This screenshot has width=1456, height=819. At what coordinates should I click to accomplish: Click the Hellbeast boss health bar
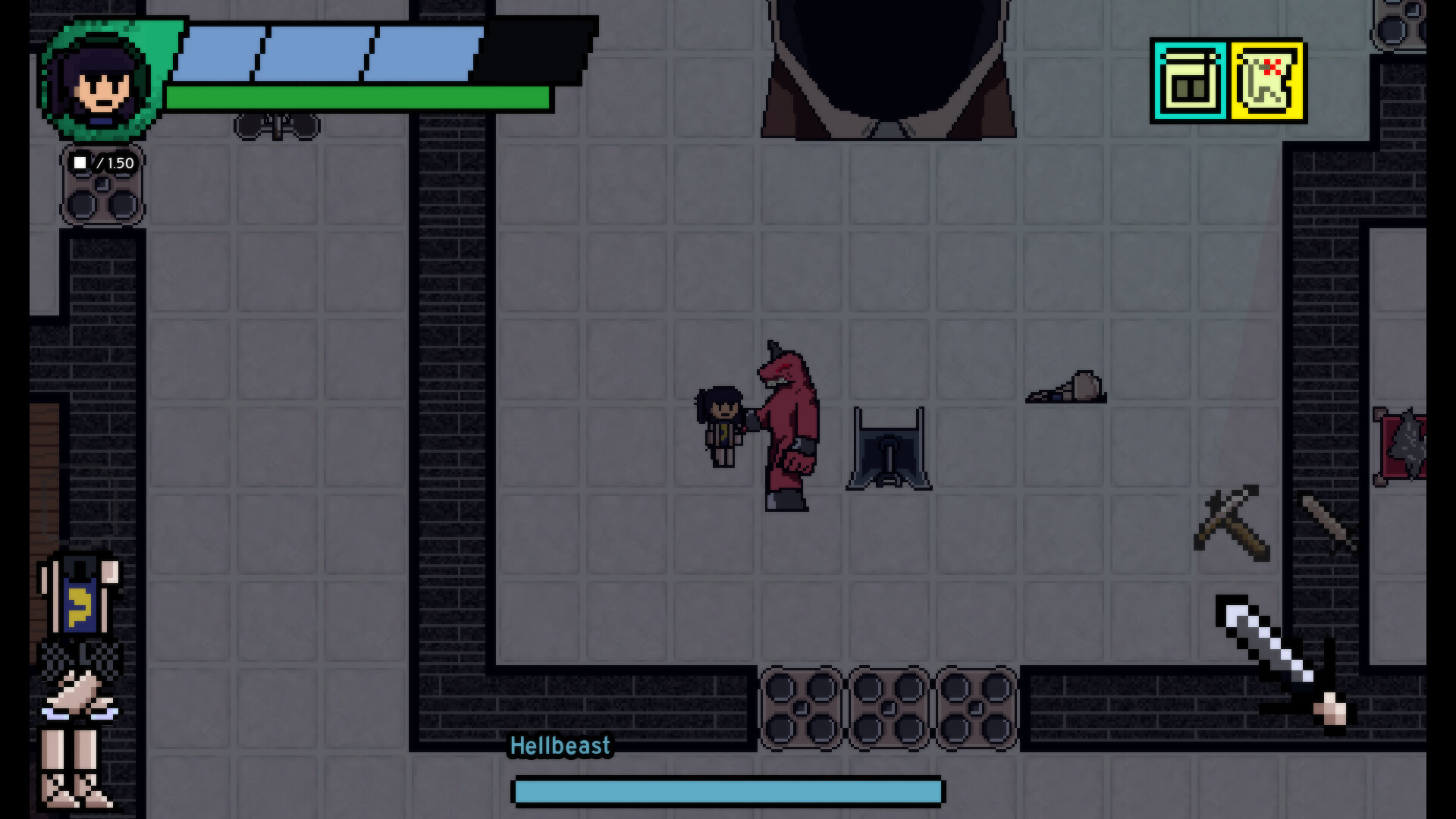[728, 791]
